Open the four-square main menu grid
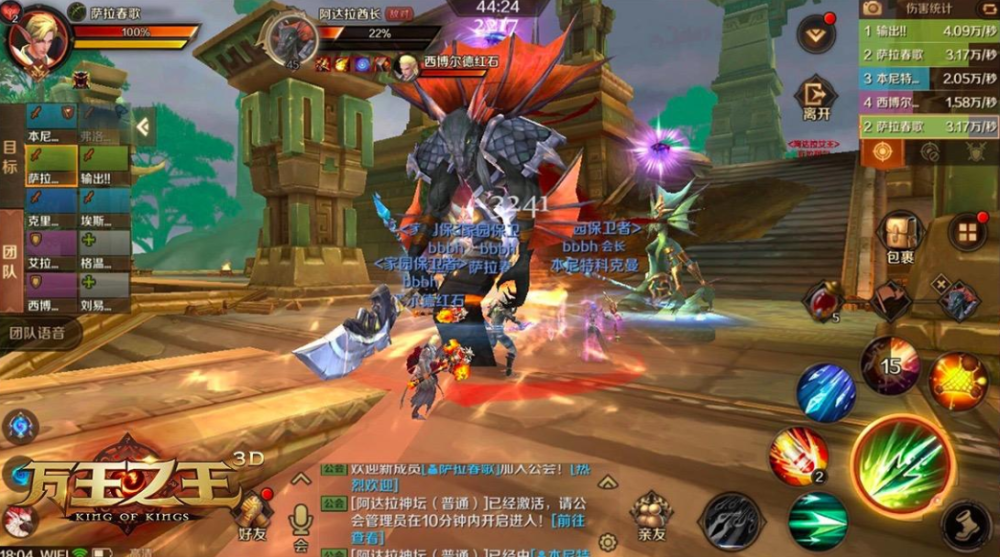 click(967, 233)
